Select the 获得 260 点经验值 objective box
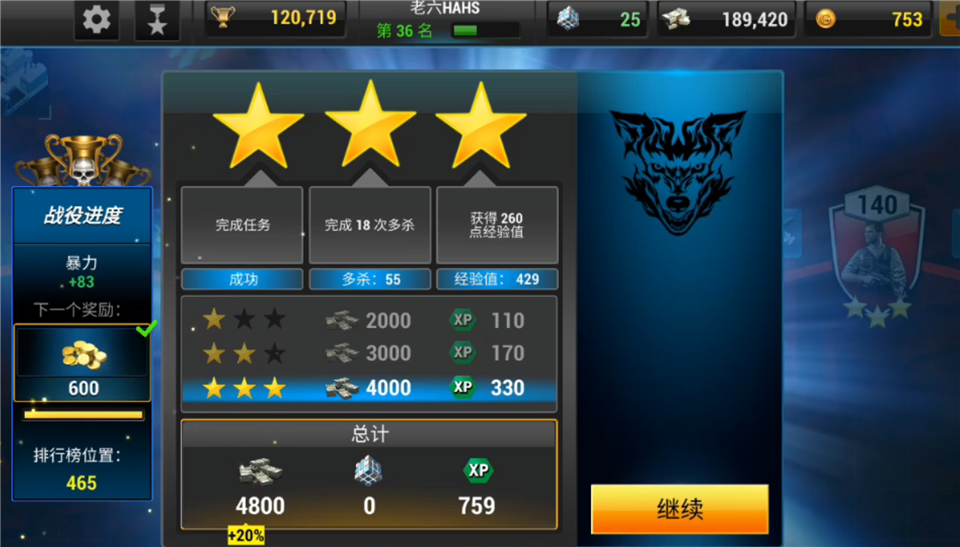 [497, 225]
